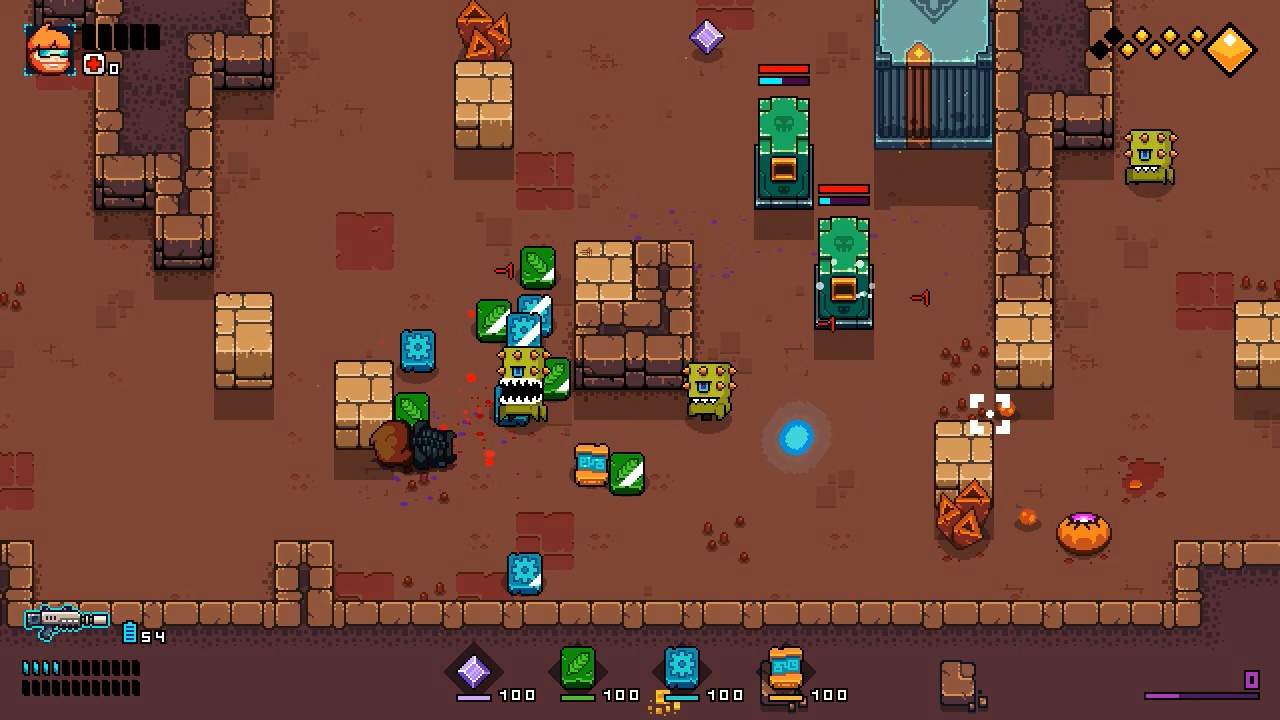The width and height of the screenshot is (1280, 720).
Task: Select the blue gear card icon
Action: pyautogui.click(x=681, y=668)
